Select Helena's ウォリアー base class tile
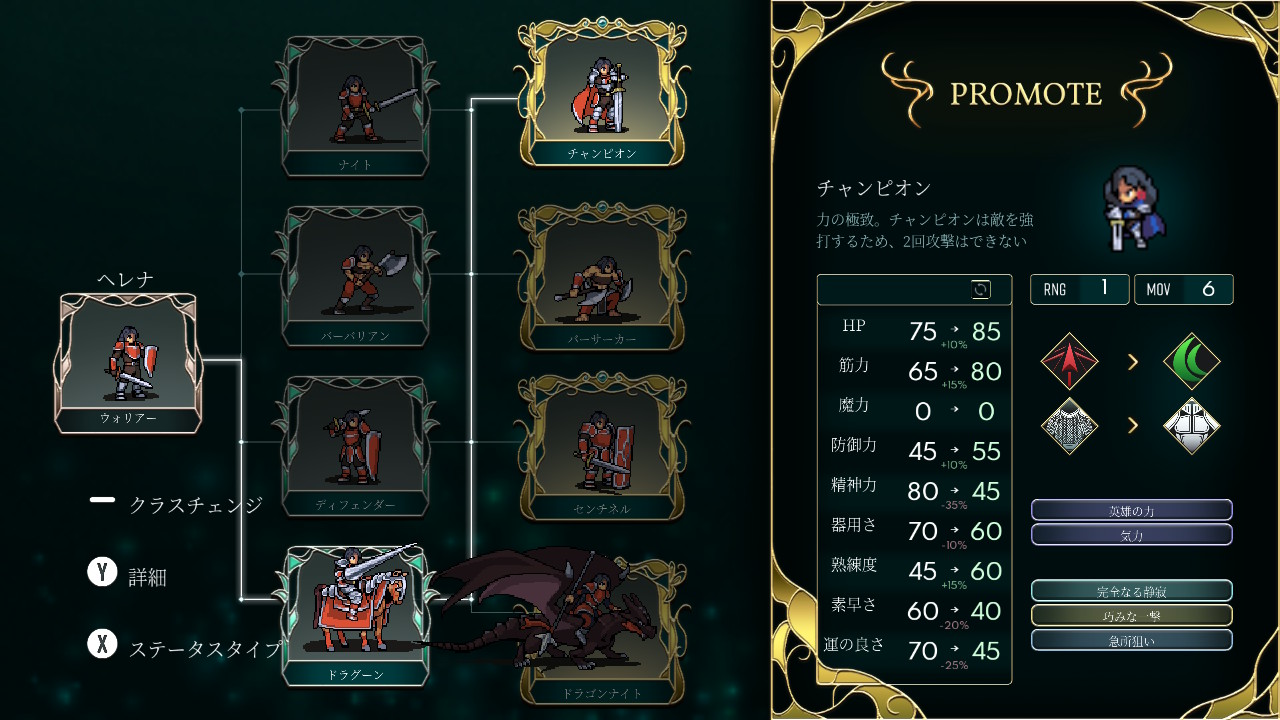 point(128,360)
